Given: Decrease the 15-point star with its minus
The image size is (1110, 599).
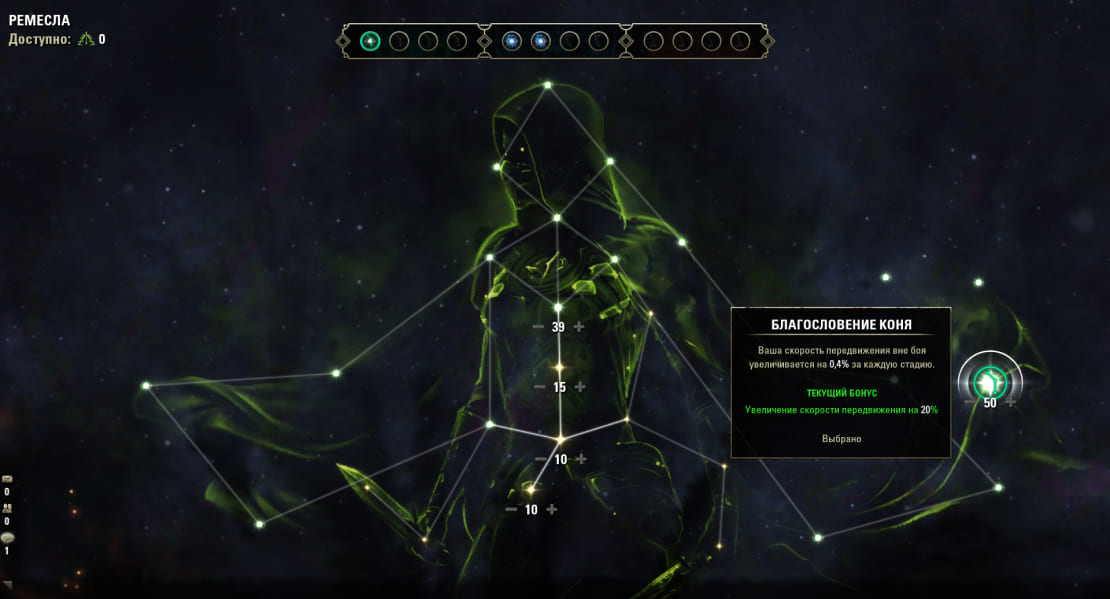Looking at the screenshot, I should point(540,387).
